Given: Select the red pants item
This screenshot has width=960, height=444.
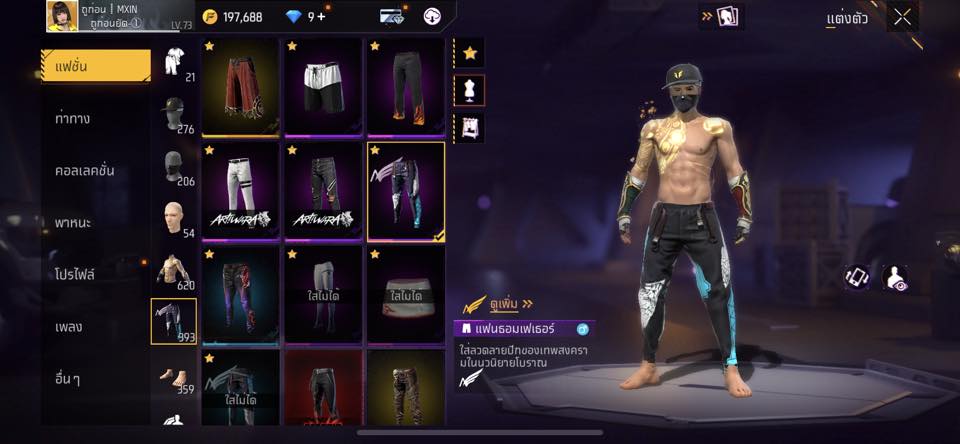Looking at the screenshot, I should click(240, 87).
